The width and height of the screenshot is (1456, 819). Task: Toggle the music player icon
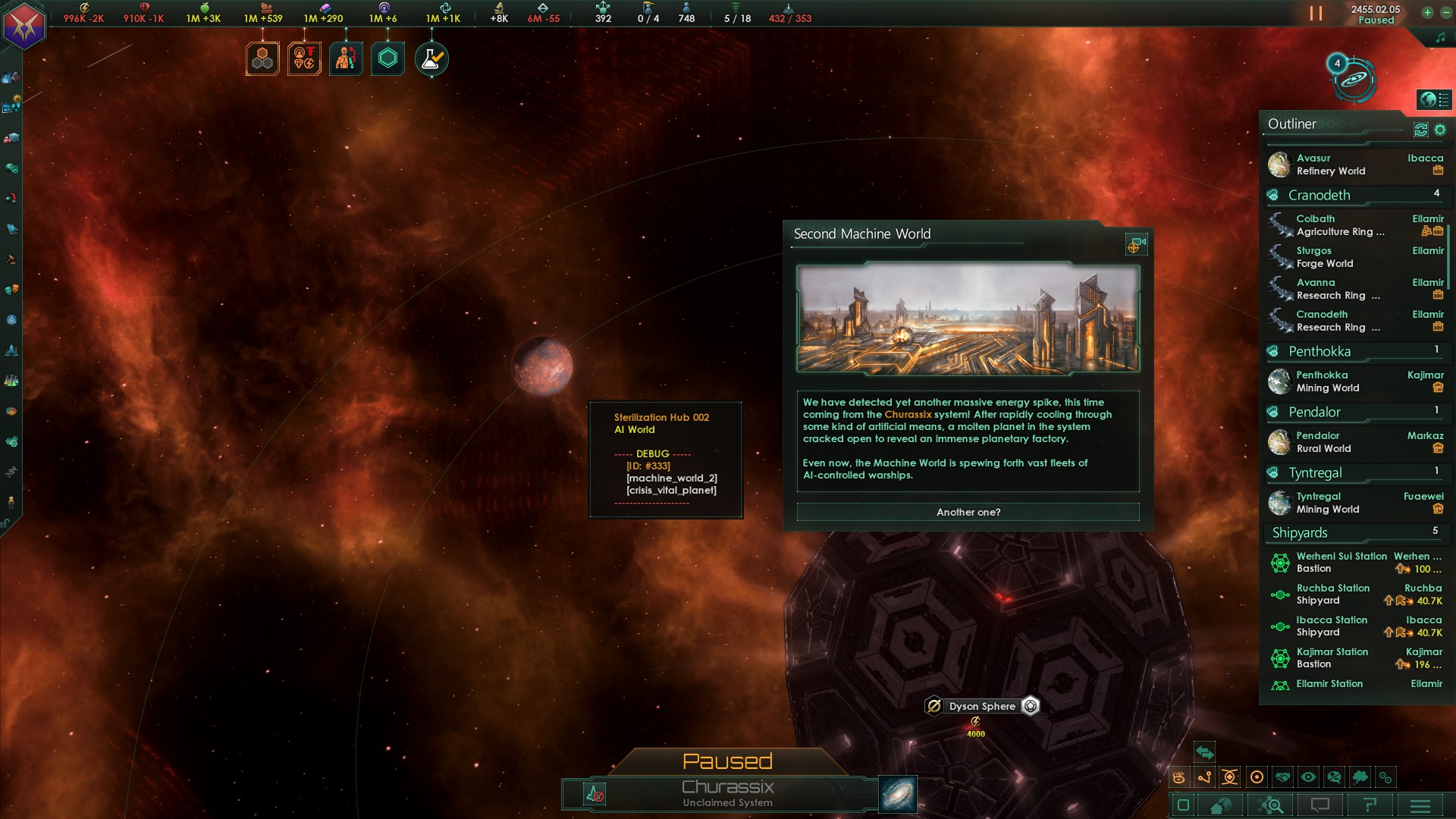pos(1440,38)
